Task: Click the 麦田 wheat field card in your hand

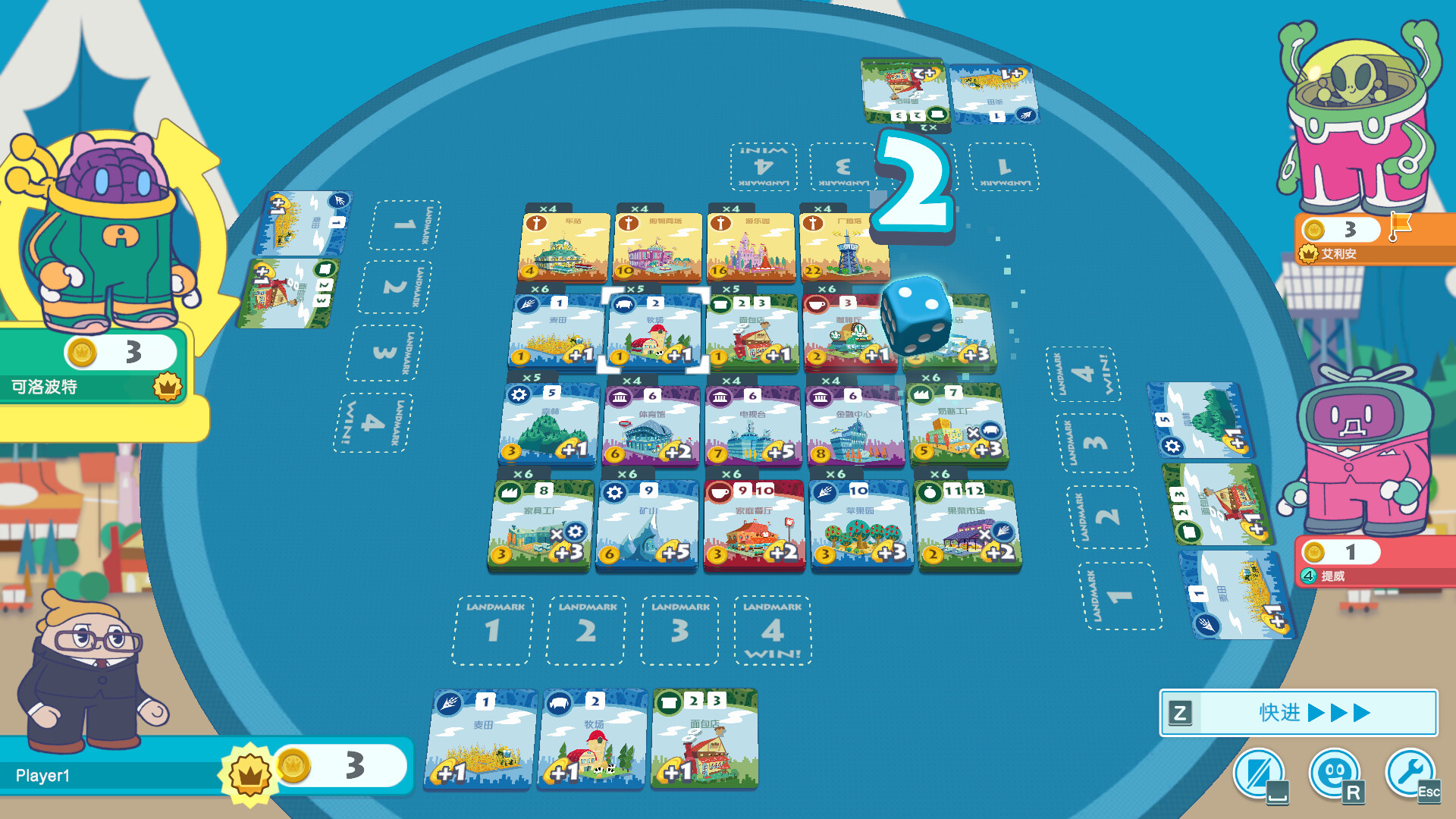Action: (482, 739)
